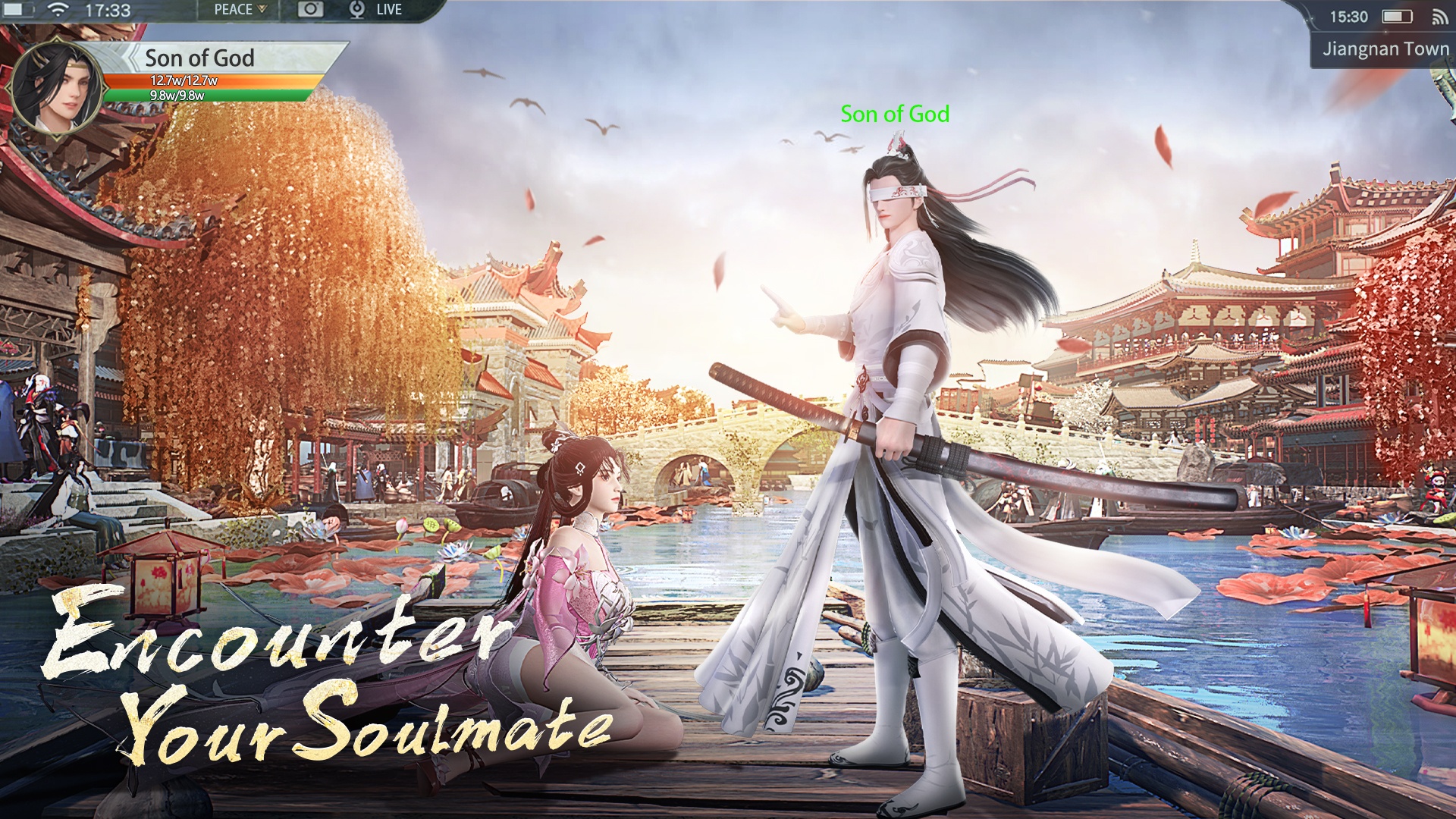Select the PEACE item in the top bar
The width and height of the screenshot is (1456, 819).
click(x=235, y=9)
